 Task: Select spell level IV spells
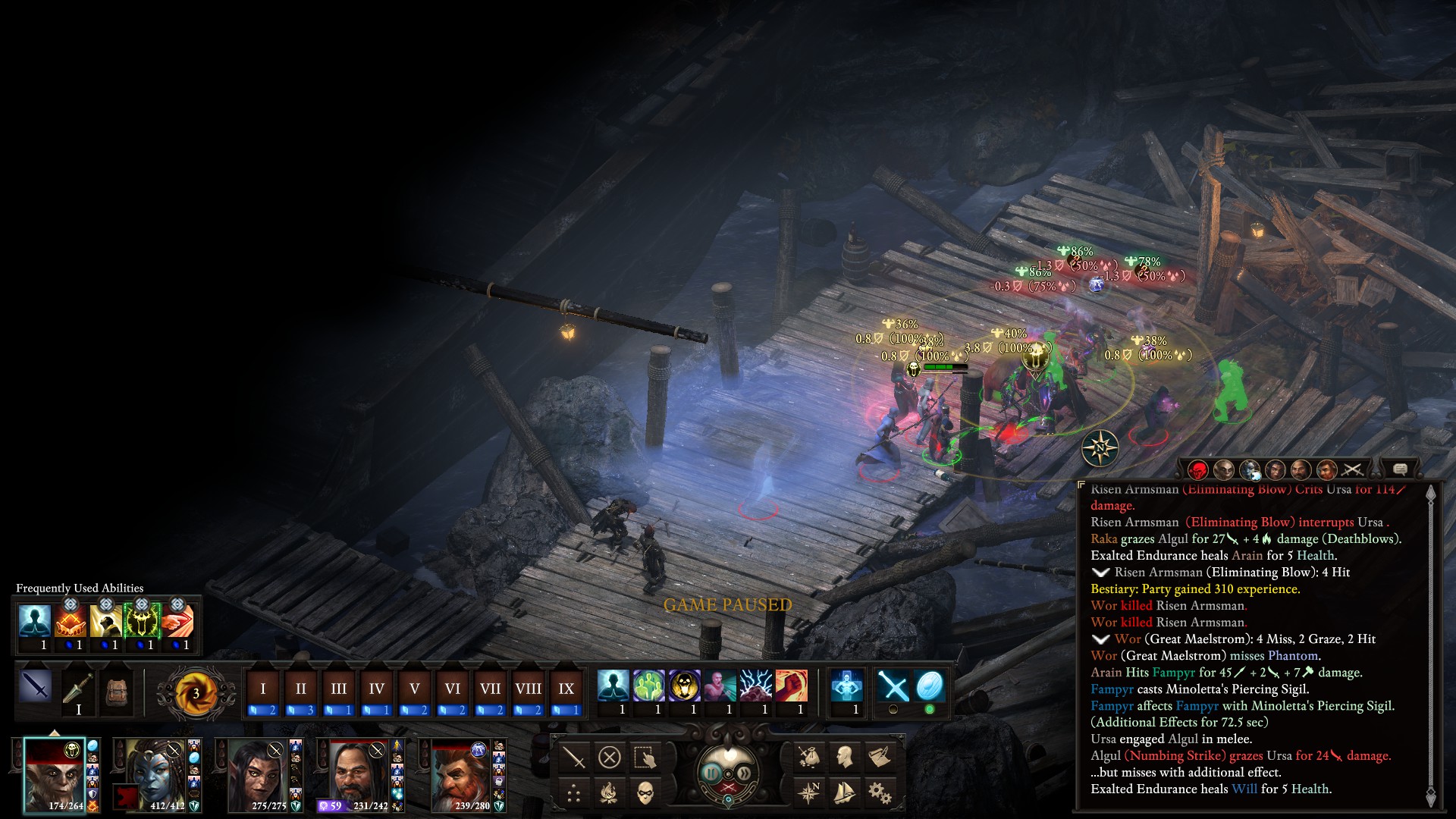click(376, 689)
